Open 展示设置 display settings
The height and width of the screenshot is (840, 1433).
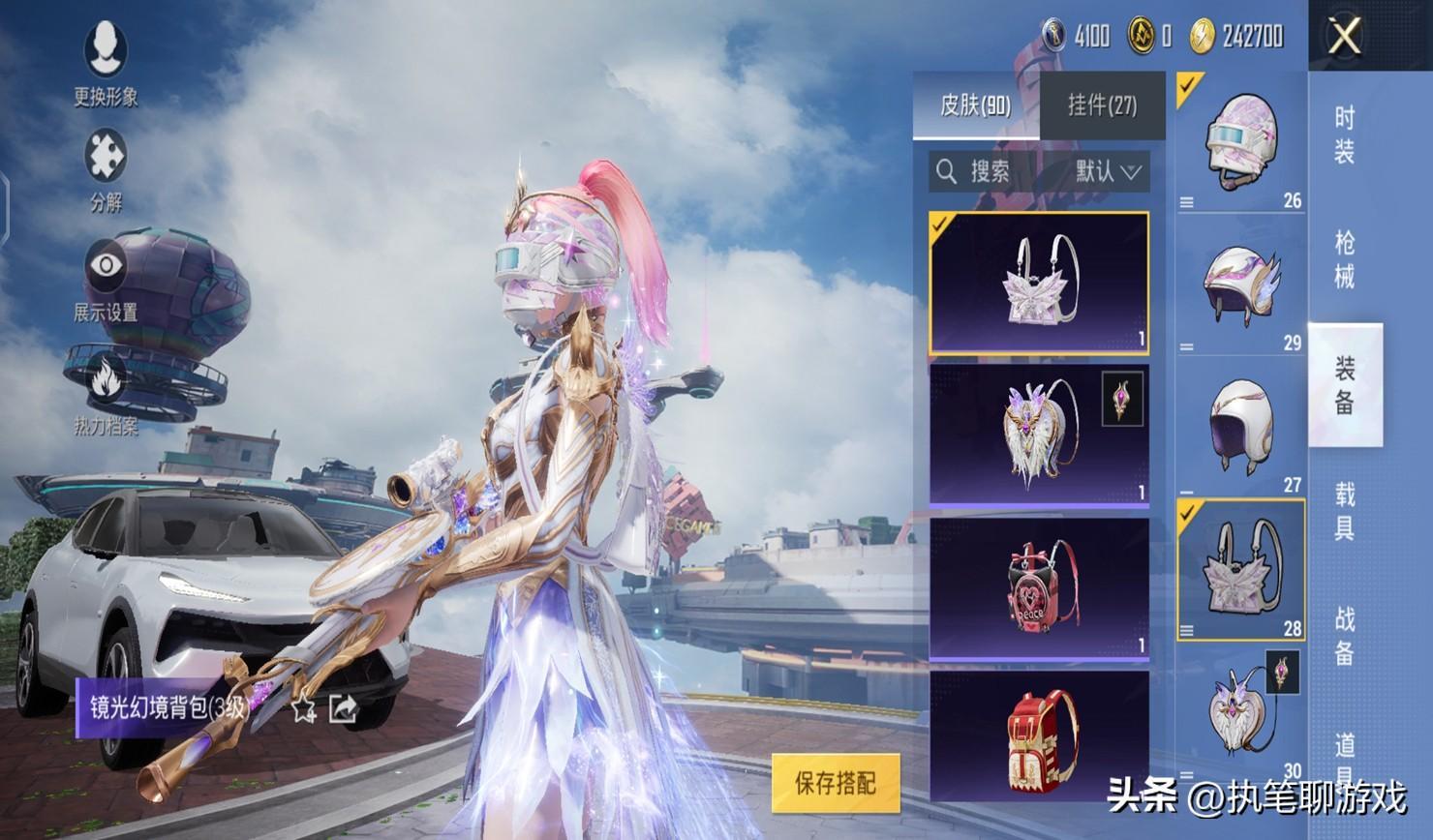(x=106, y=279)
